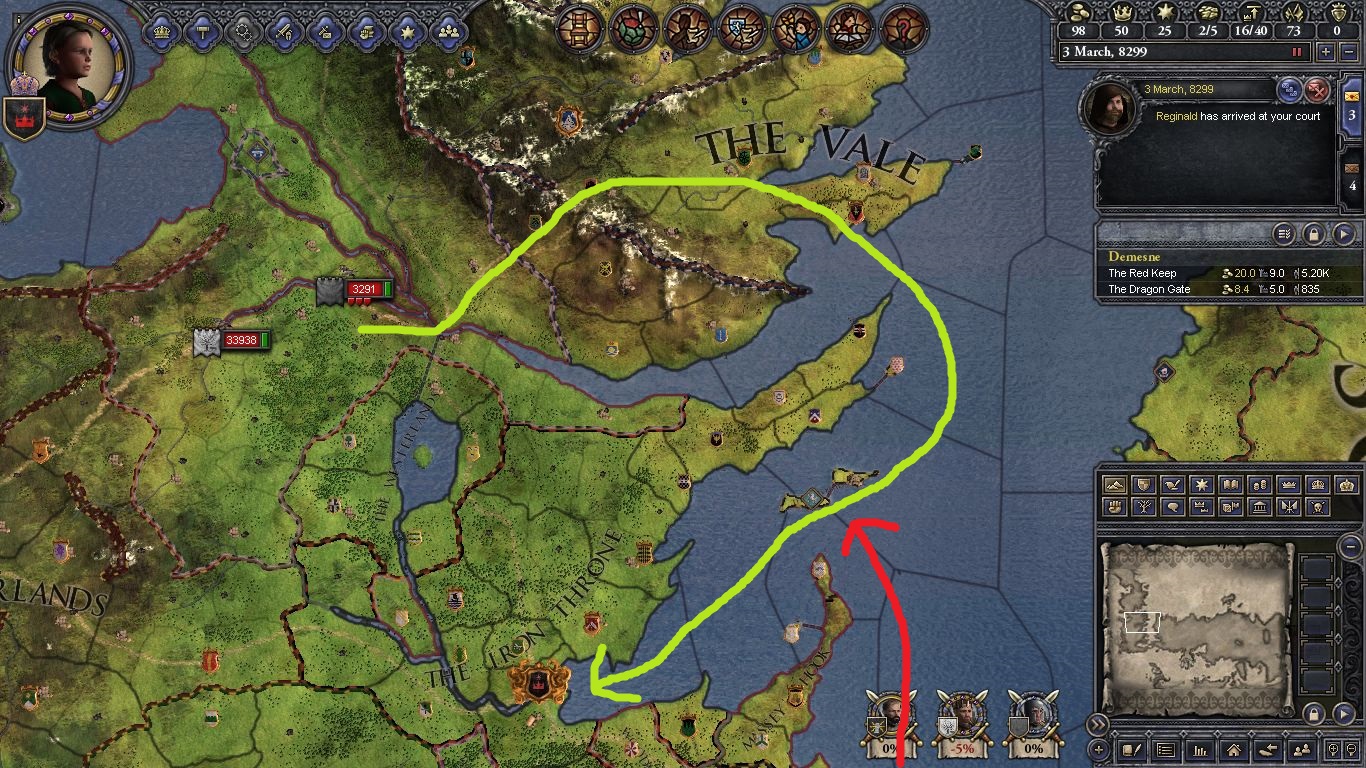The height and width of the screenshot is (768, 1366).
Task: Select The Dragon Gate demesne row
Action: click(1149, 289)
